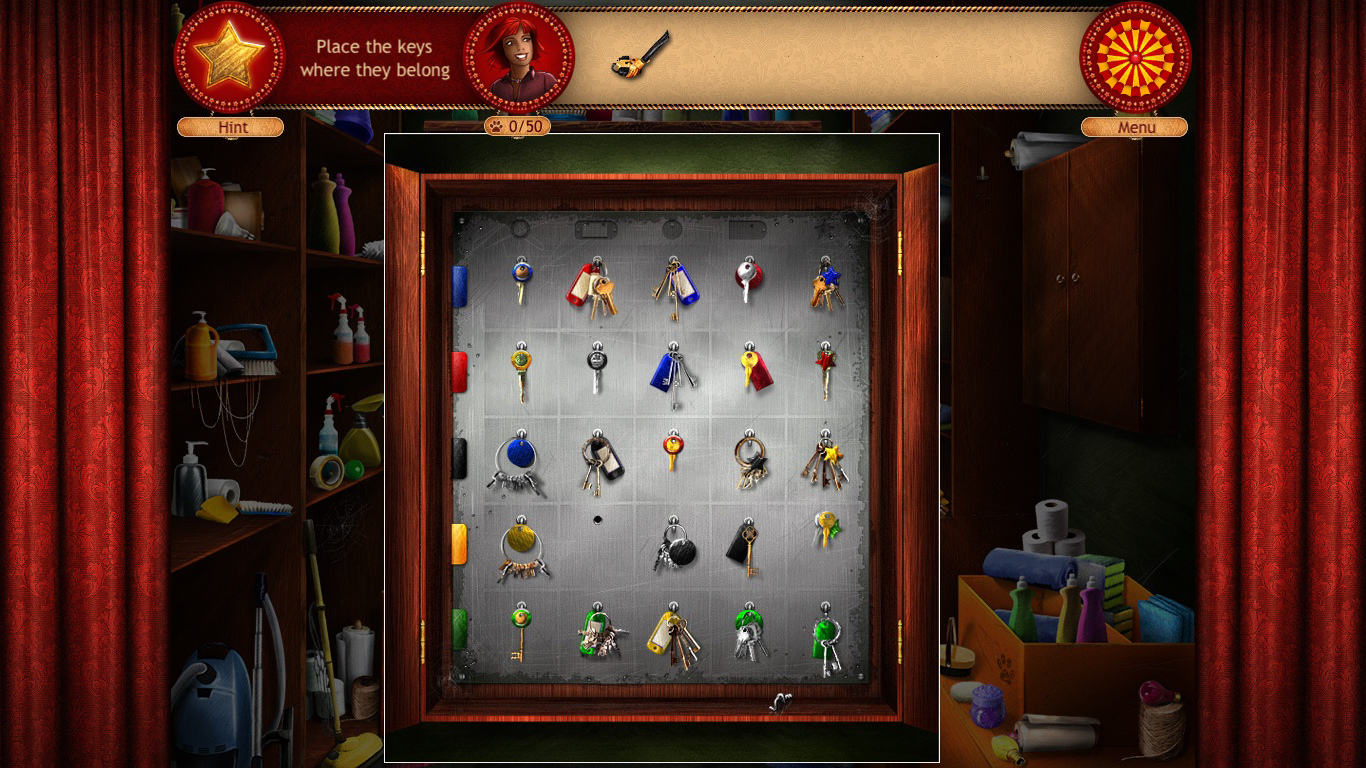Choose the rusty ring with black star fob

(x=750, y=460)
